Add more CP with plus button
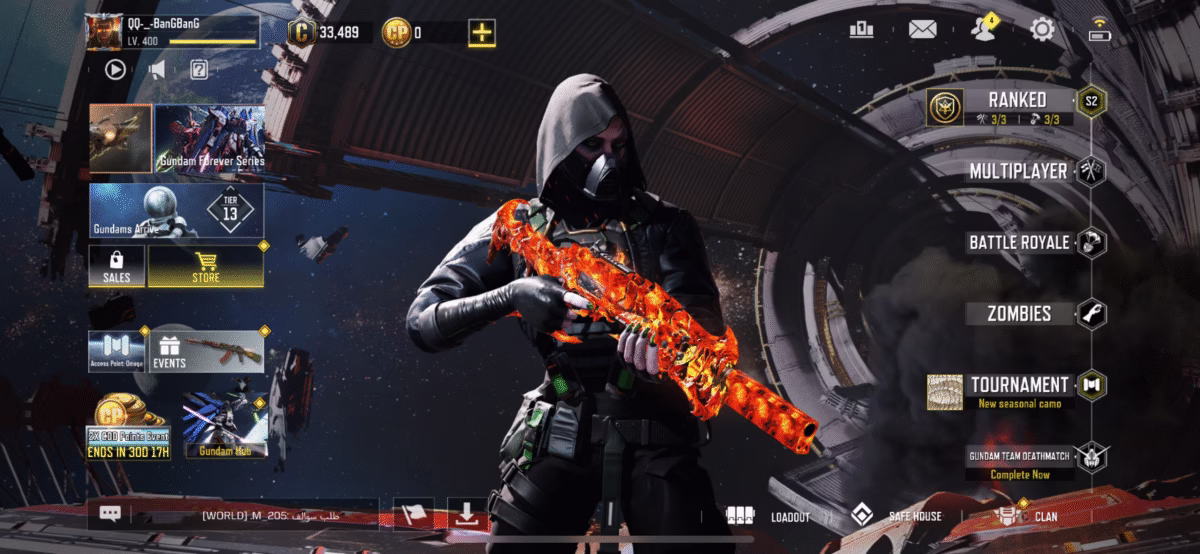Screen dimensions: 1200x554 coord(482,32)
